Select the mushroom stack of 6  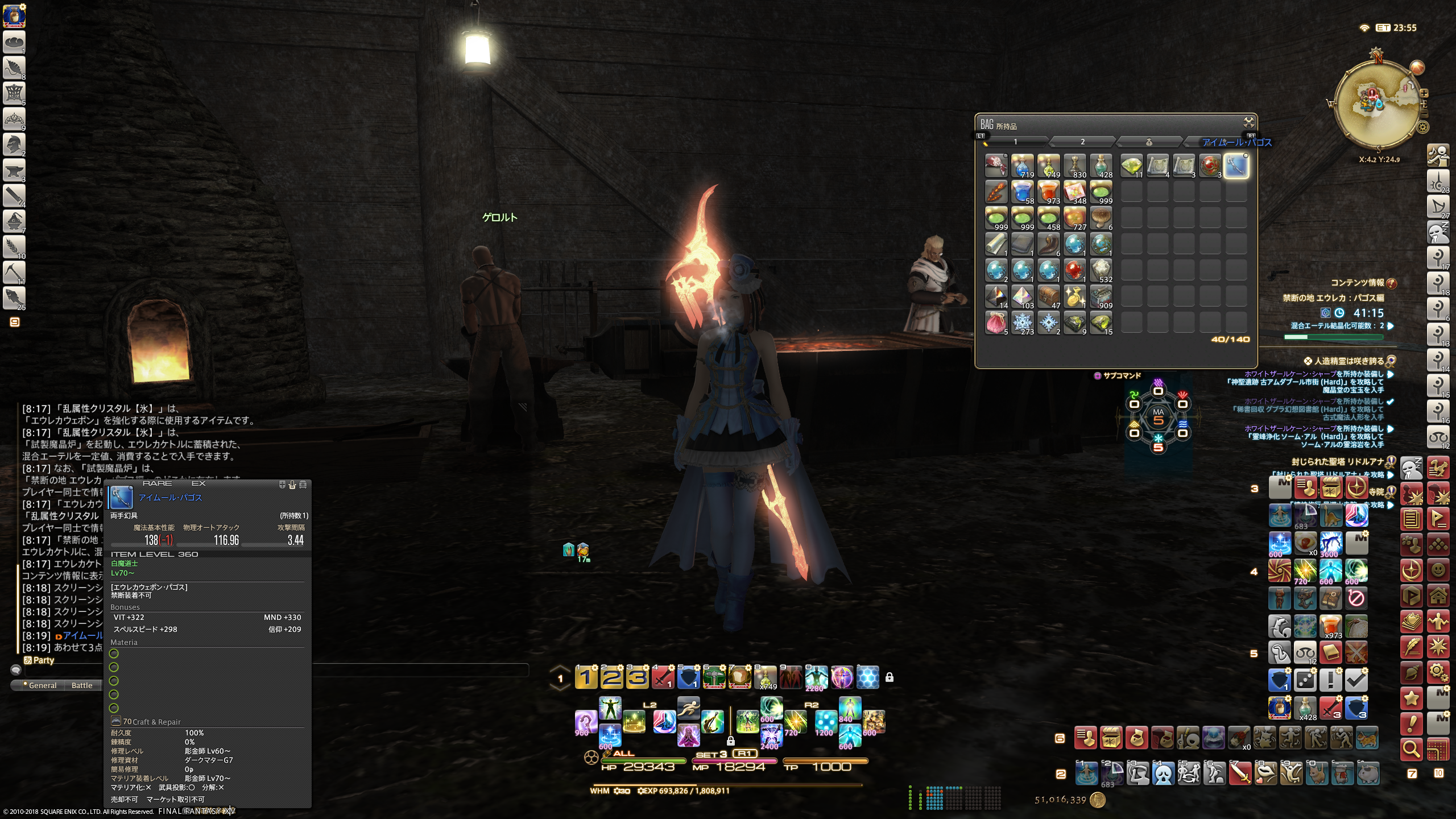1101,218
